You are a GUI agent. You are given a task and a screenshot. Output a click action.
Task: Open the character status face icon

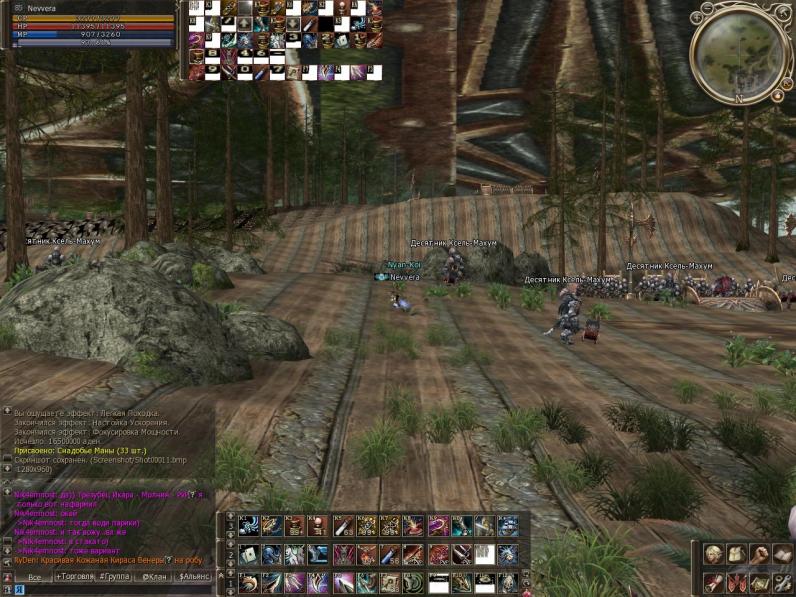click(x=713, y=553)
